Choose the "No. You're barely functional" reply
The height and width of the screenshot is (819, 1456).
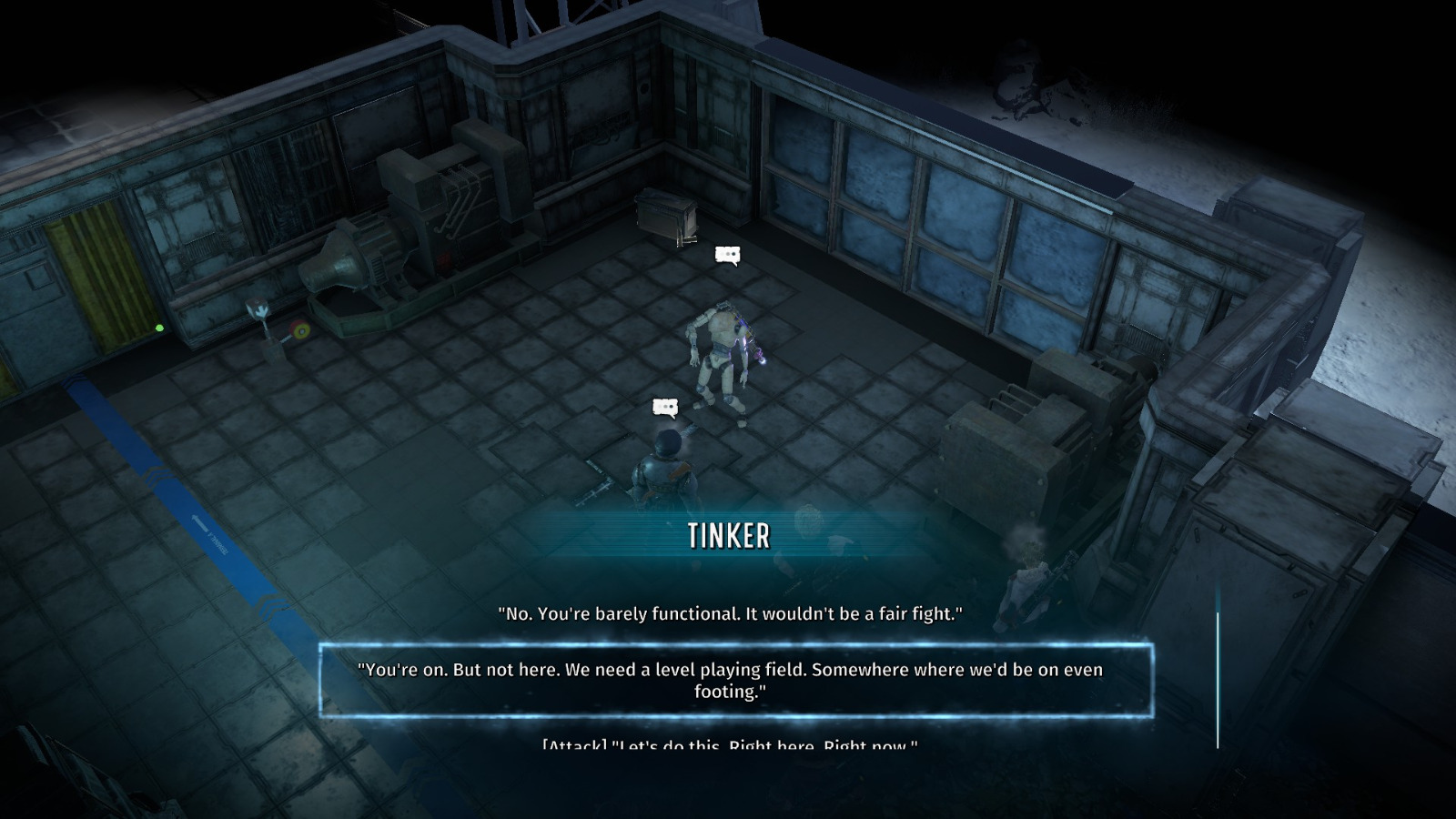tap(729, 614)
